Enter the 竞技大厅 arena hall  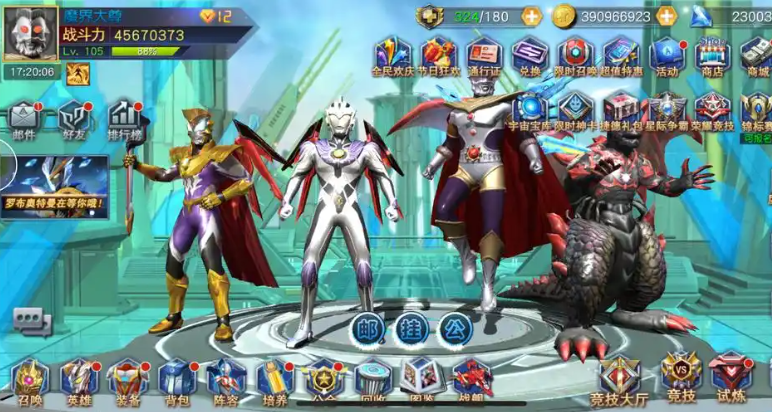click(x=621, y=380)
